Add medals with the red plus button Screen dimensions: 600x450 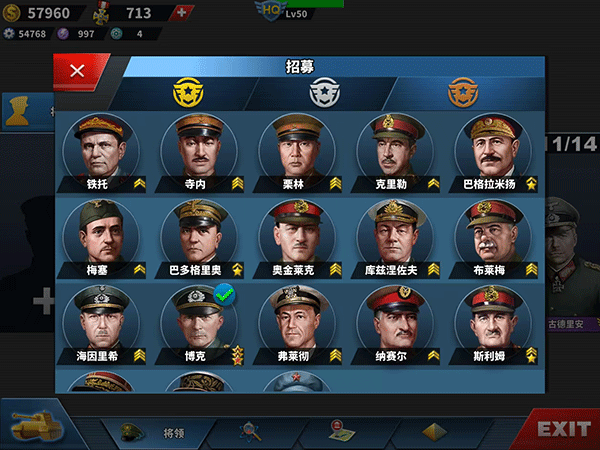[180, 13]
